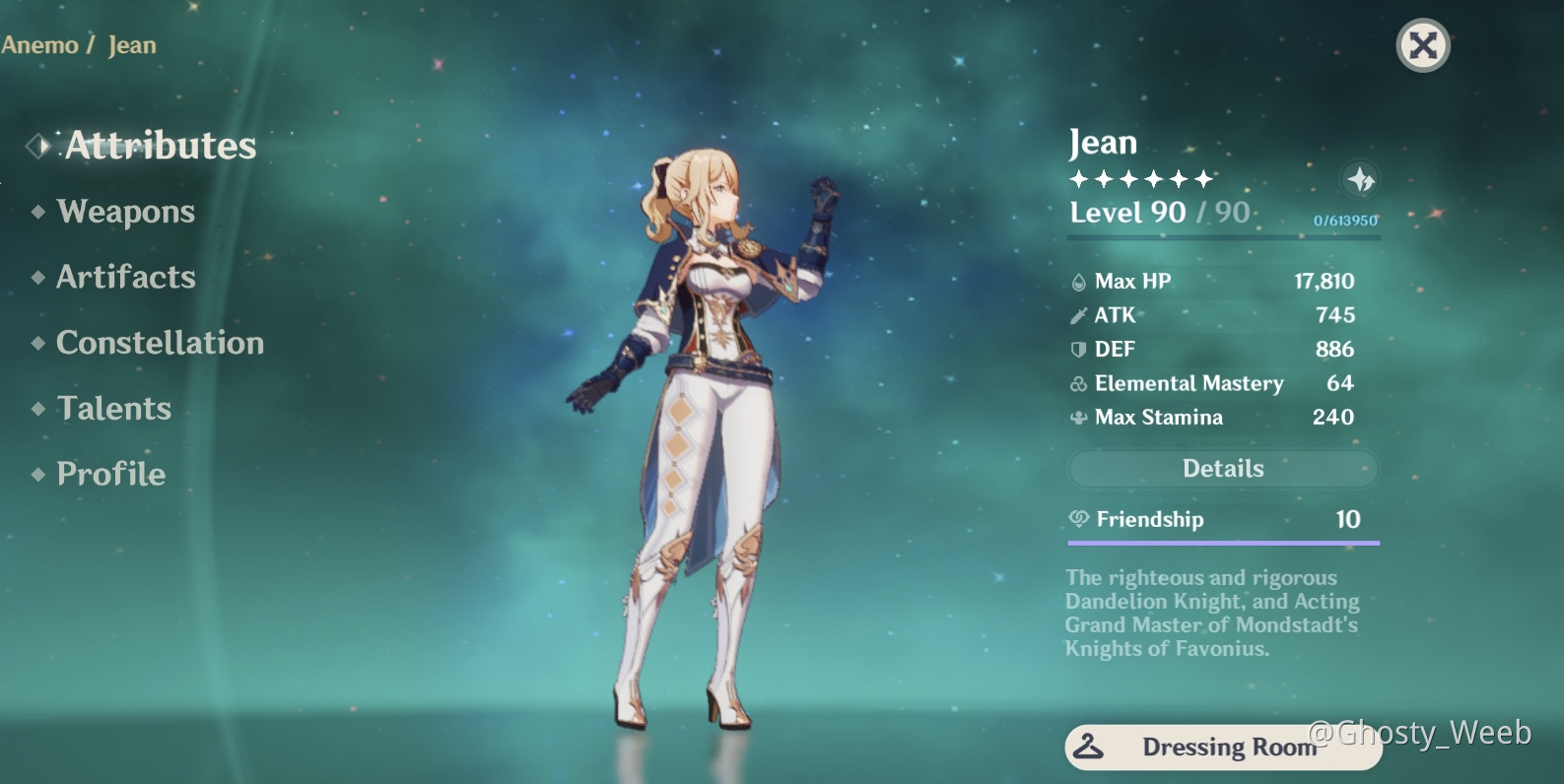Click the Max Stamina icon
The image size is (1564, 784).
point(1078,418)
